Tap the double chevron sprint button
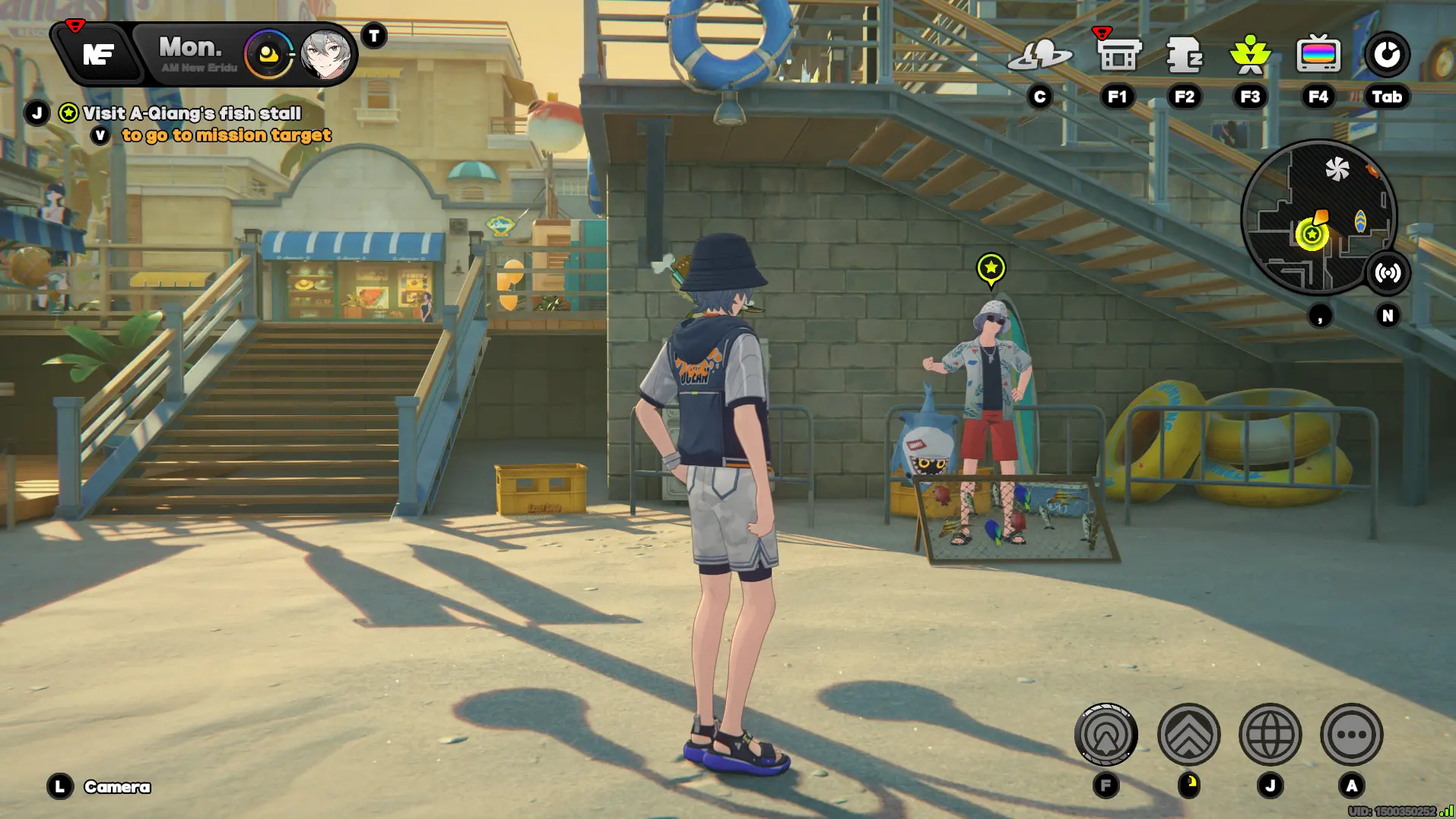This screenshot has height=819, width=1456. [1188, 735]
